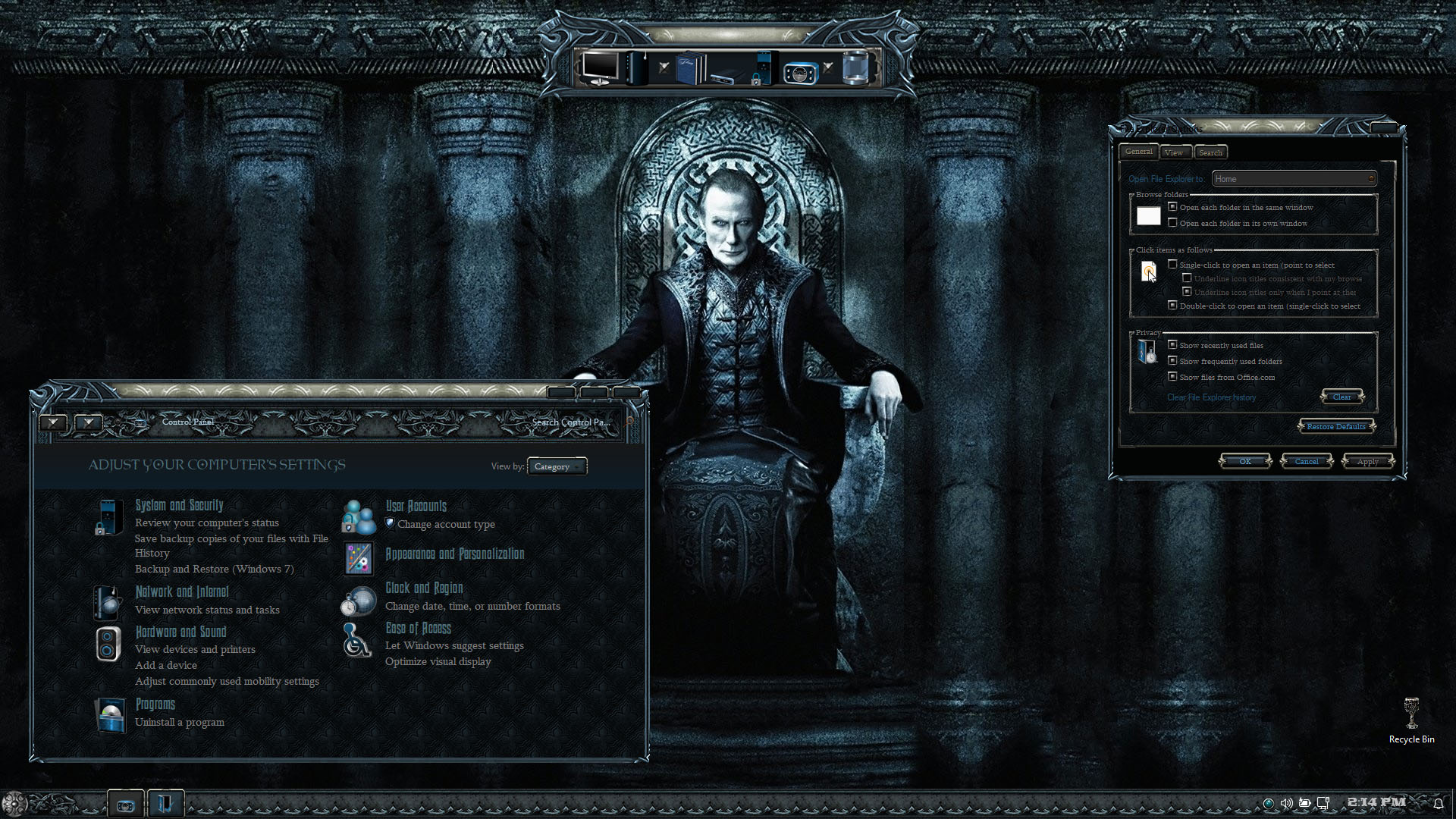Switch to the Search tab

coord(1210,152)
